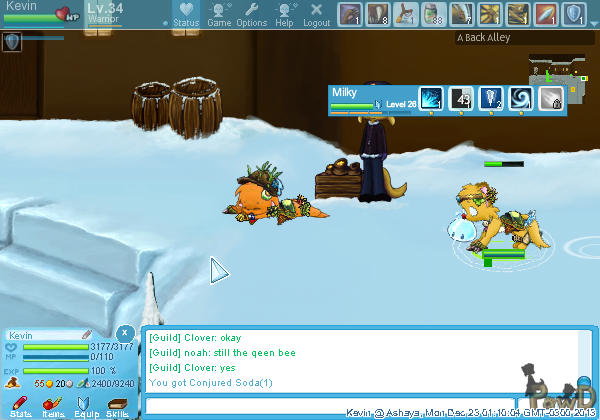Use the blue shield hotbar item
This screenshot has width=600, height=420.
(574, 14)
